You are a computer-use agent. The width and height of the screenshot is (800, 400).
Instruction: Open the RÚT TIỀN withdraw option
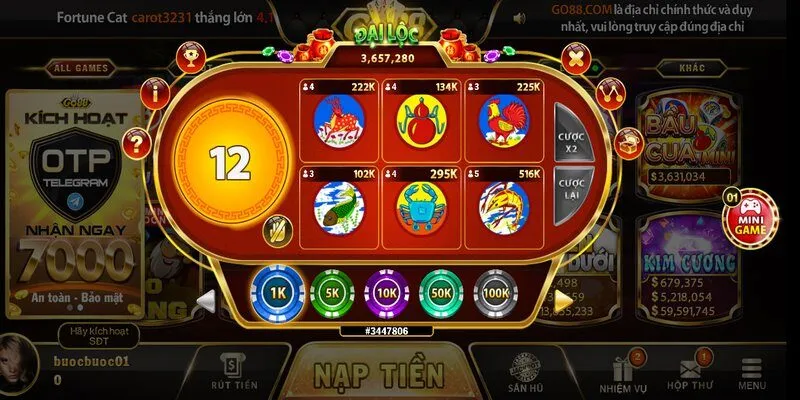(234, 373)
